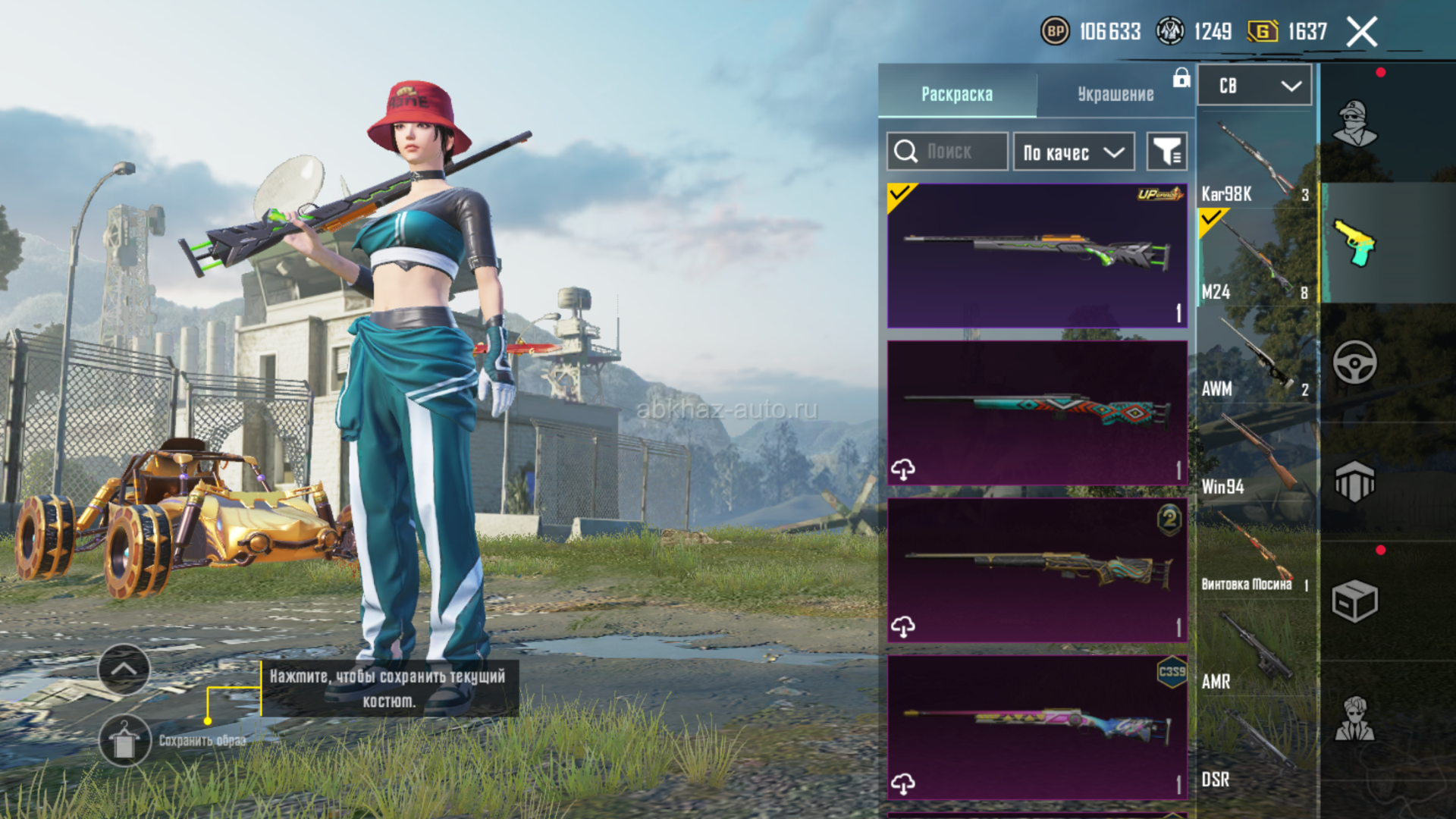Open the vehicle steering wheel category

click(x=1355, y=362)
